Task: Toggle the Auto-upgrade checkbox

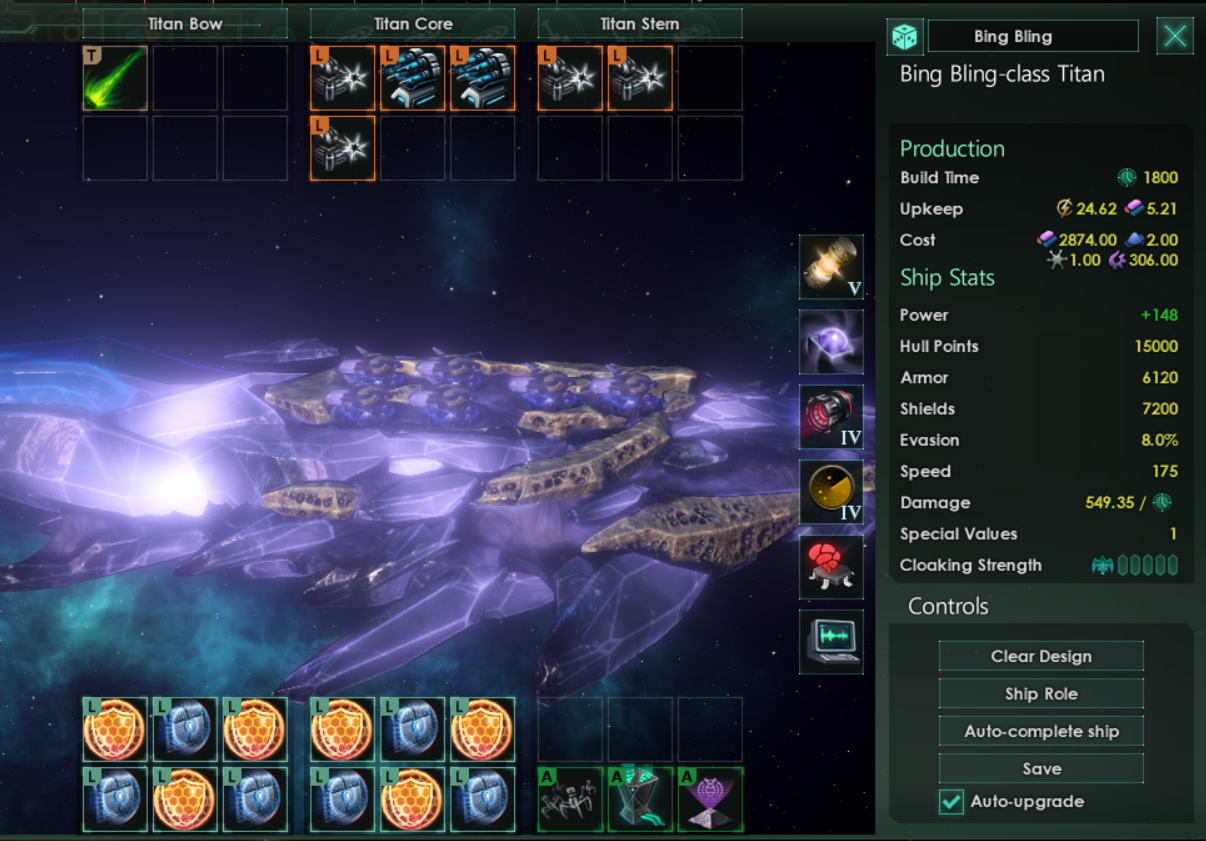Action: [x=951, y=802]
